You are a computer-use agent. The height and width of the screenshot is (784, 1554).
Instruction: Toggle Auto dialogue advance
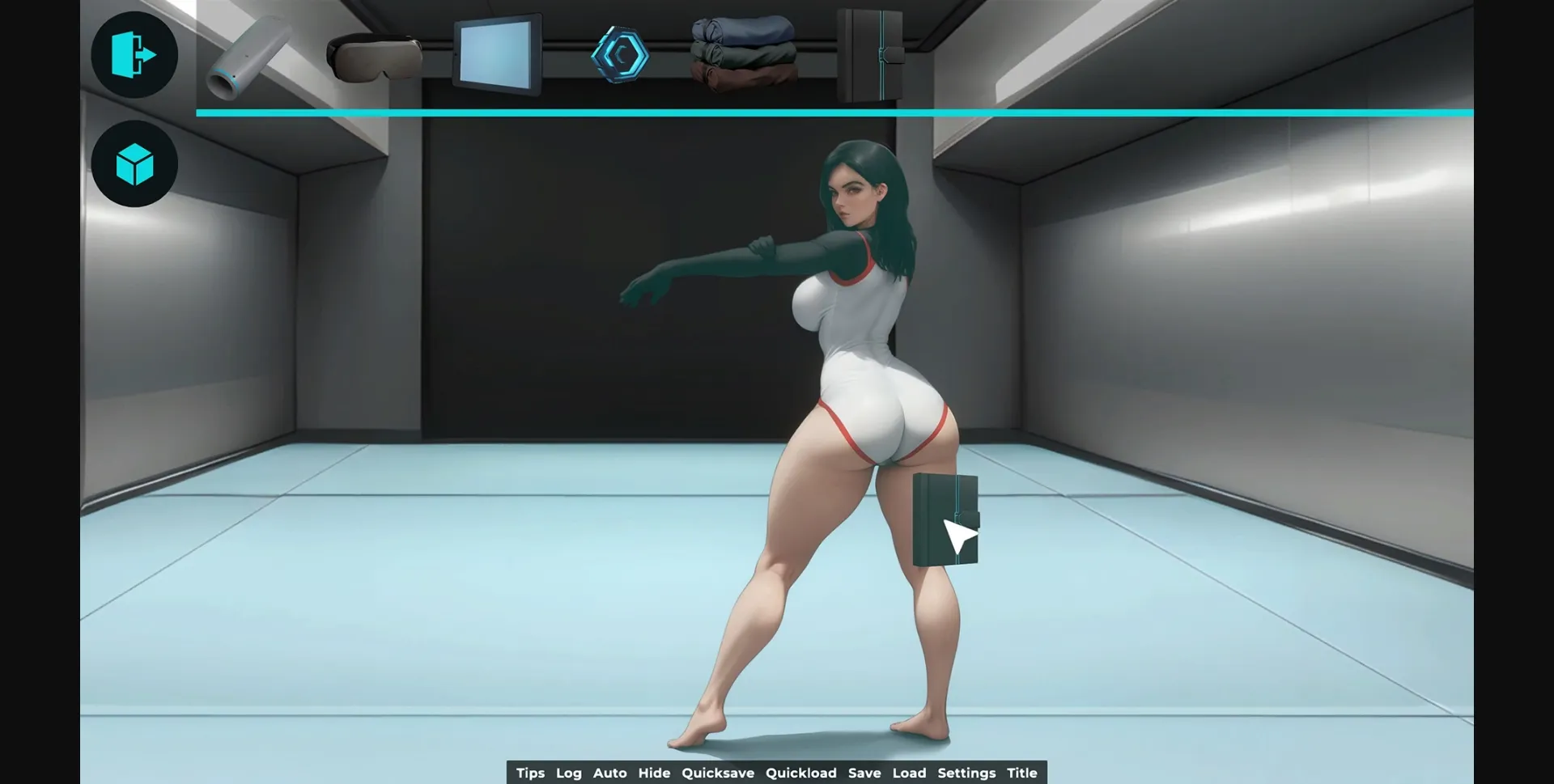(610, 773)
